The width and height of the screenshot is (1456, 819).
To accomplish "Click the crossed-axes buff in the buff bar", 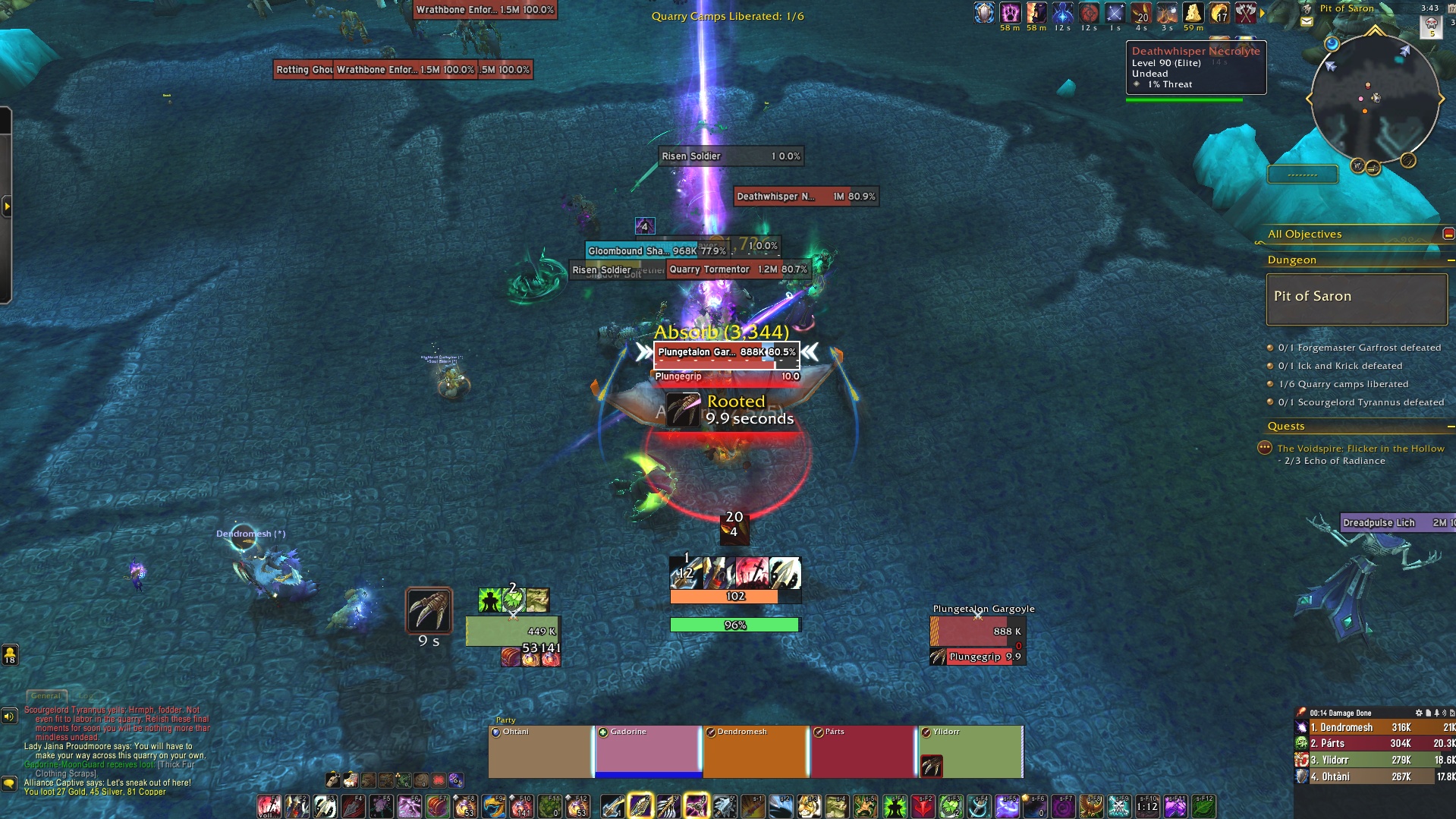I will [1245, 14].
